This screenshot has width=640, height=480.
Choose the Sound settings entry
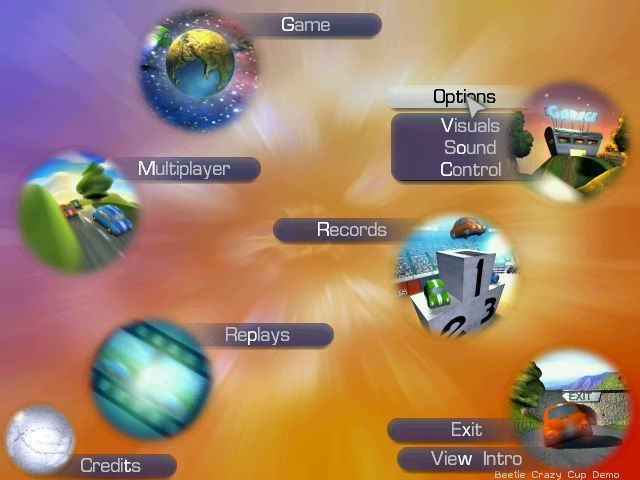[x=470, y=148]
